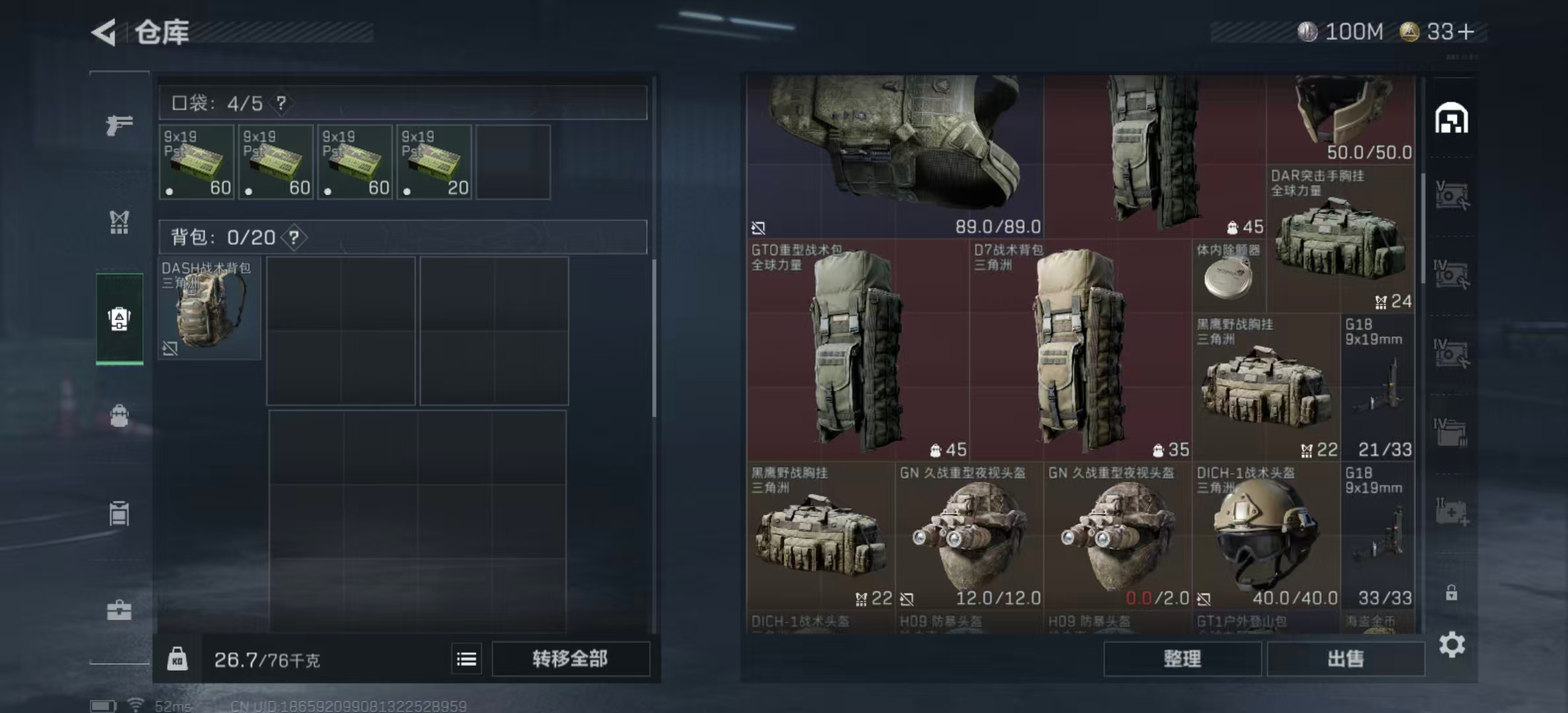Select the 体内除颤器 item
1568x713 pixels.
(1228, 276)
